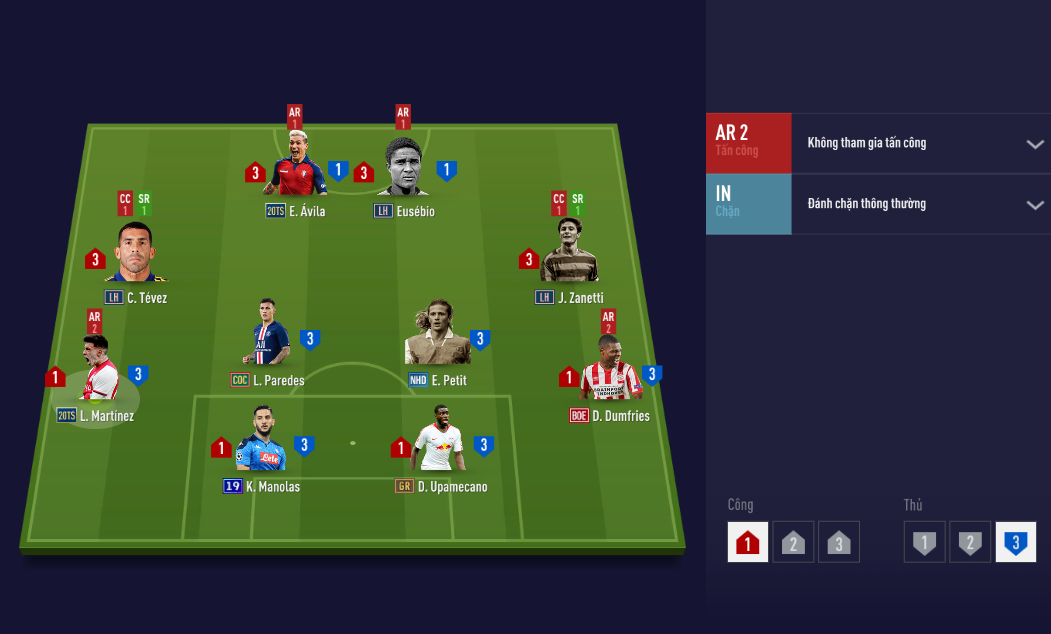
Task: Set defense level (Thủ) to 2
Action: [x=969, y=543]
